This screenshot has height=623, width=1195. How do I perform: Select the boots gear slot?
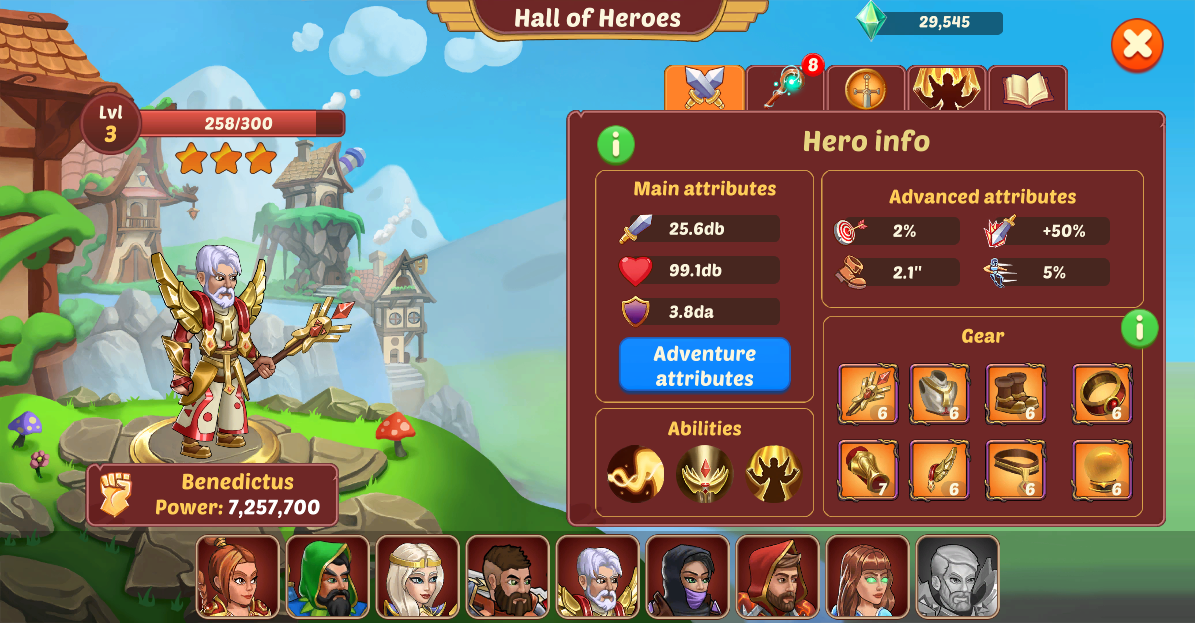1016,394
